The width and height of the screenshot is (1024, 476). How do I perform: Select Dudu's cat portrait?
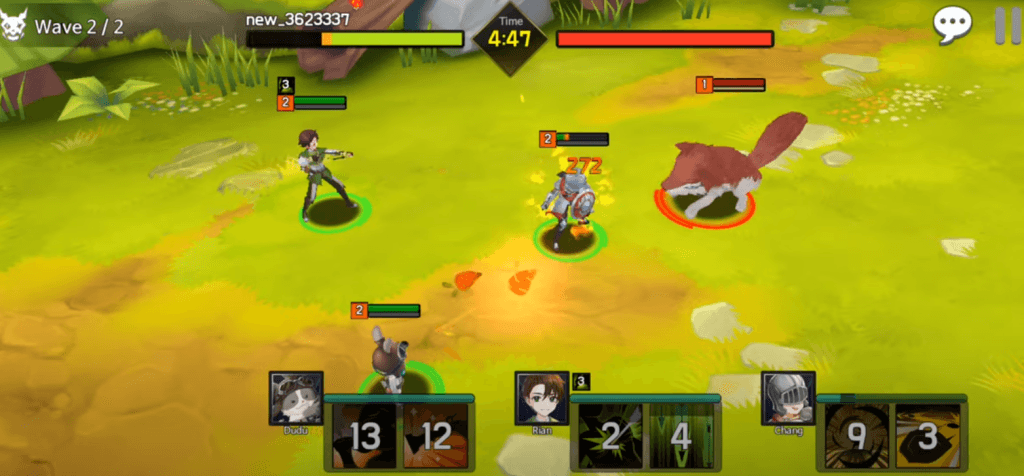click(x=296, y=399)
